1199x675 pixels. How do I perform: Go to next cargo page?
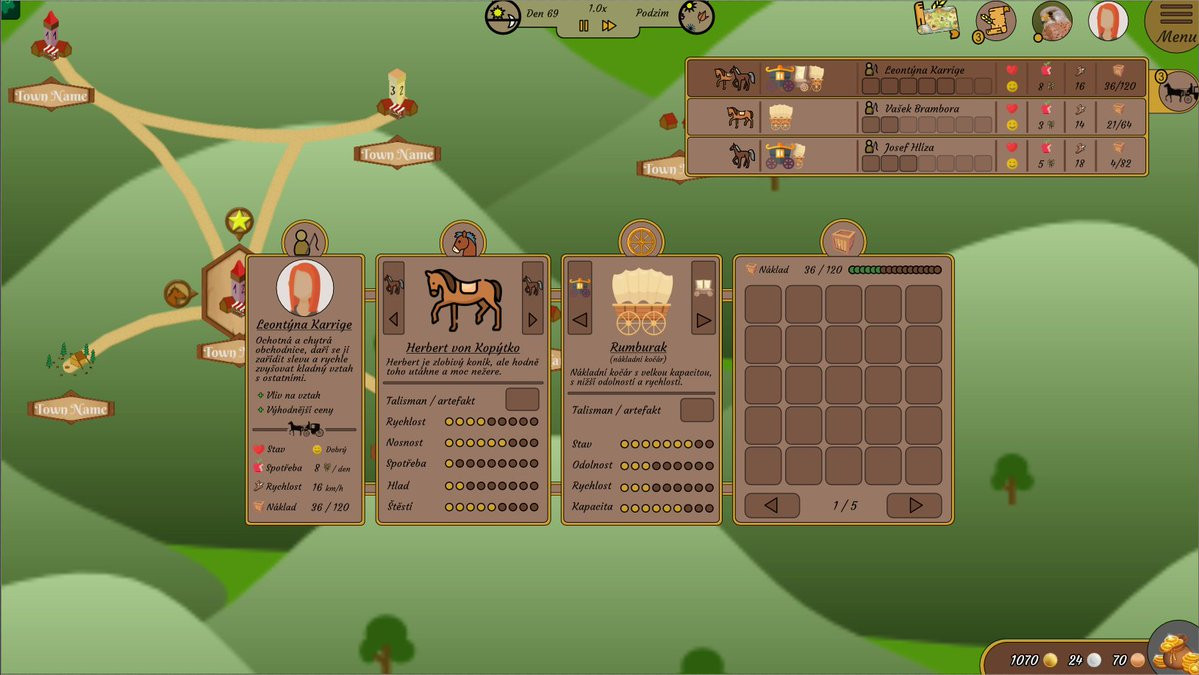[914, 505]
